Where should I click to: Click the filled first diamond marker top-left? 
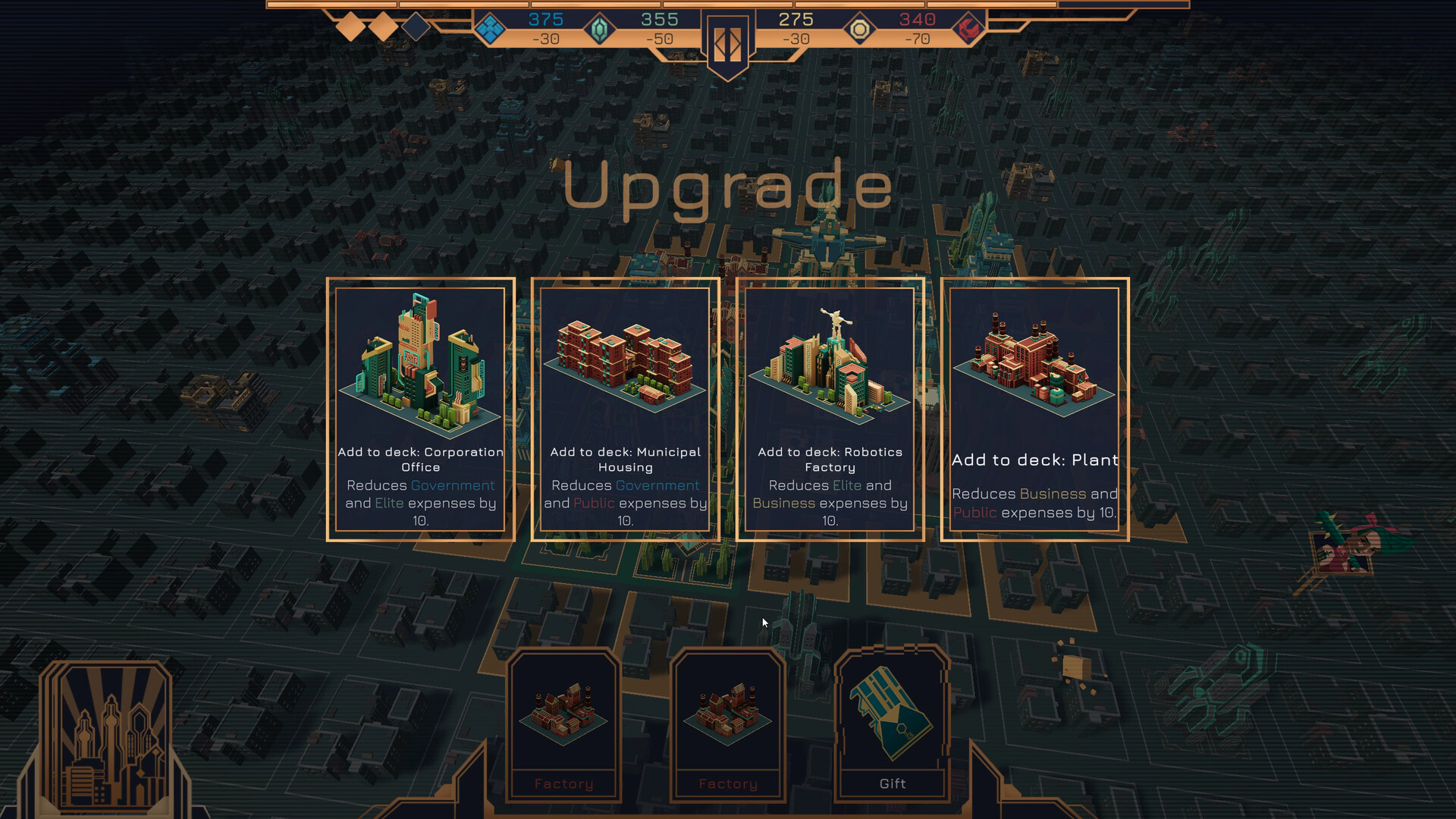(x=350, y=26)
